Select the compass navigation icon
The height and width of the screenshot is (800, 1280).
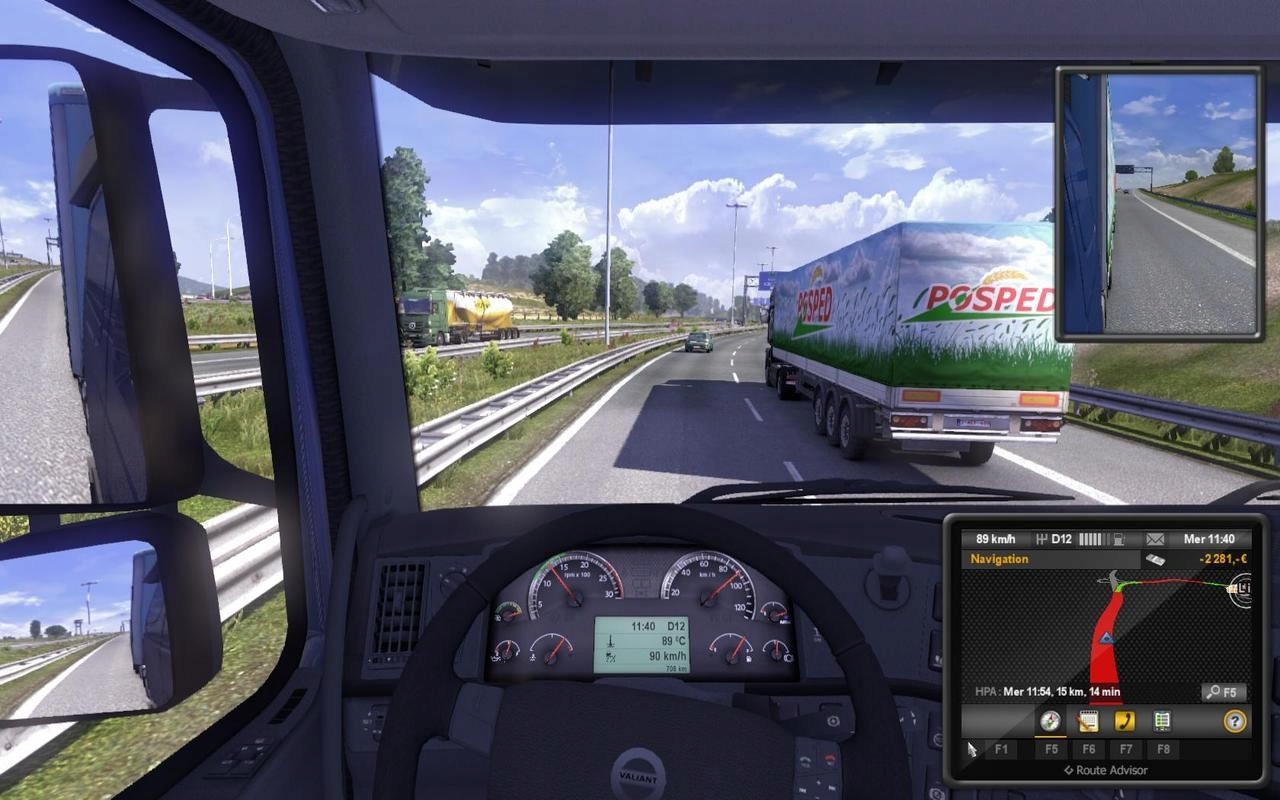(x=1050, y=720)
